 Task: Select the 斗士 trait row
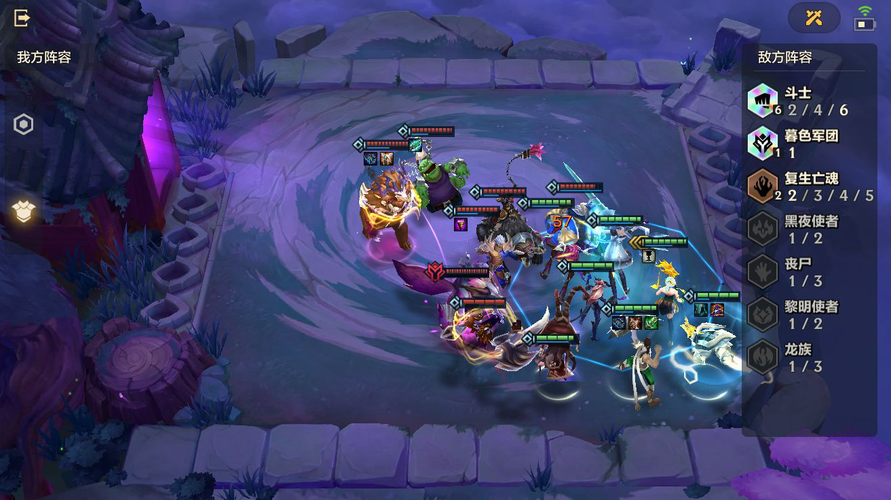tap(808, 101)
